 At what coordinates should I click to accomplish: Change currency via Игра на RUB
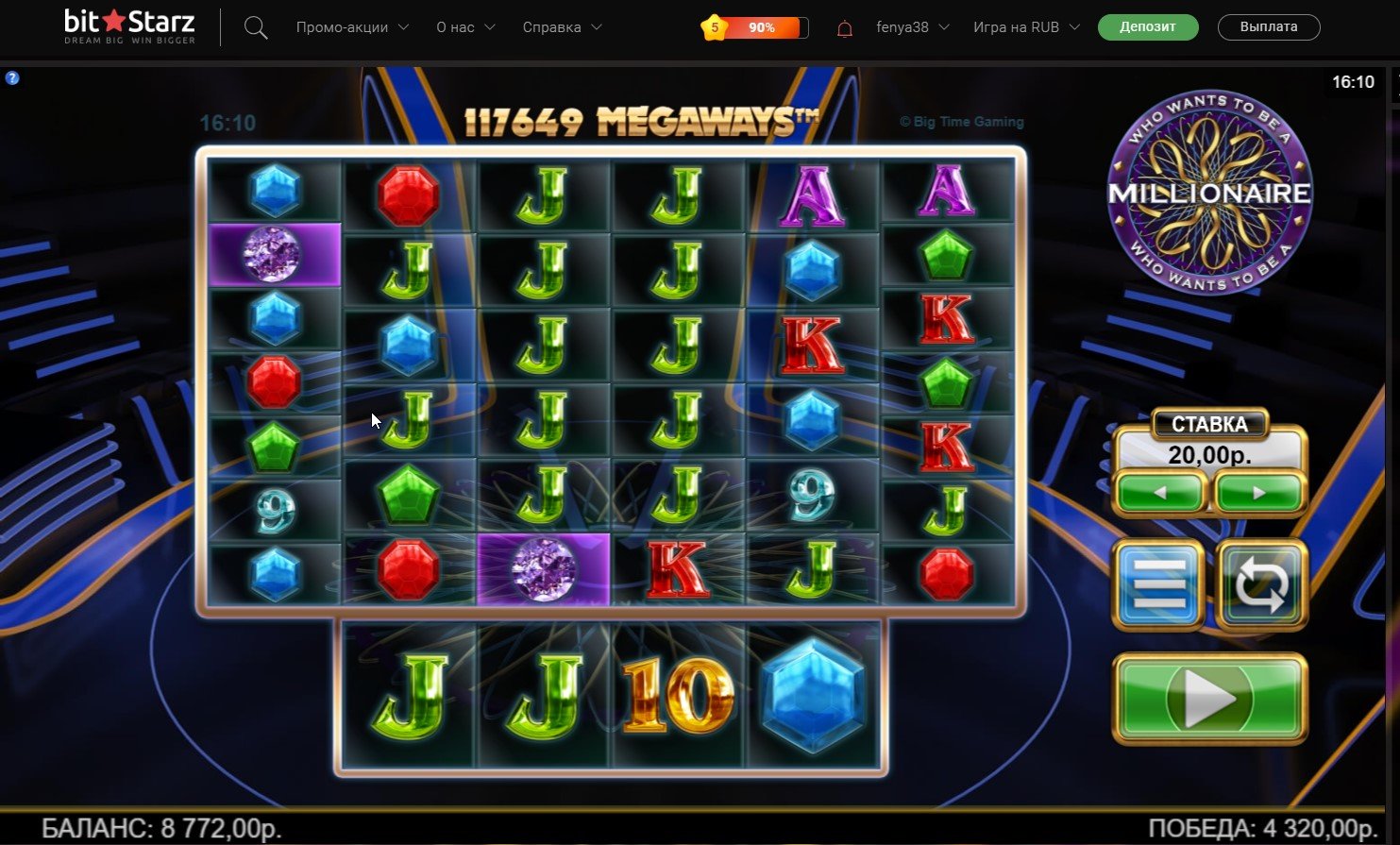tap(1026, 27)
